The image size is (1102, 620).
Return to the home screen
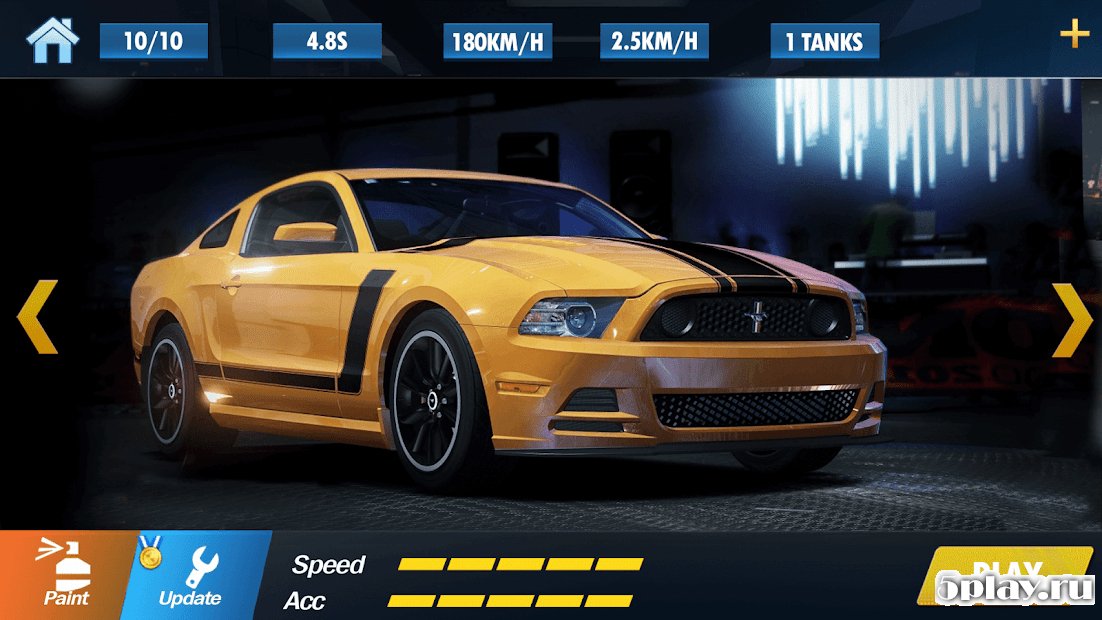51,40
